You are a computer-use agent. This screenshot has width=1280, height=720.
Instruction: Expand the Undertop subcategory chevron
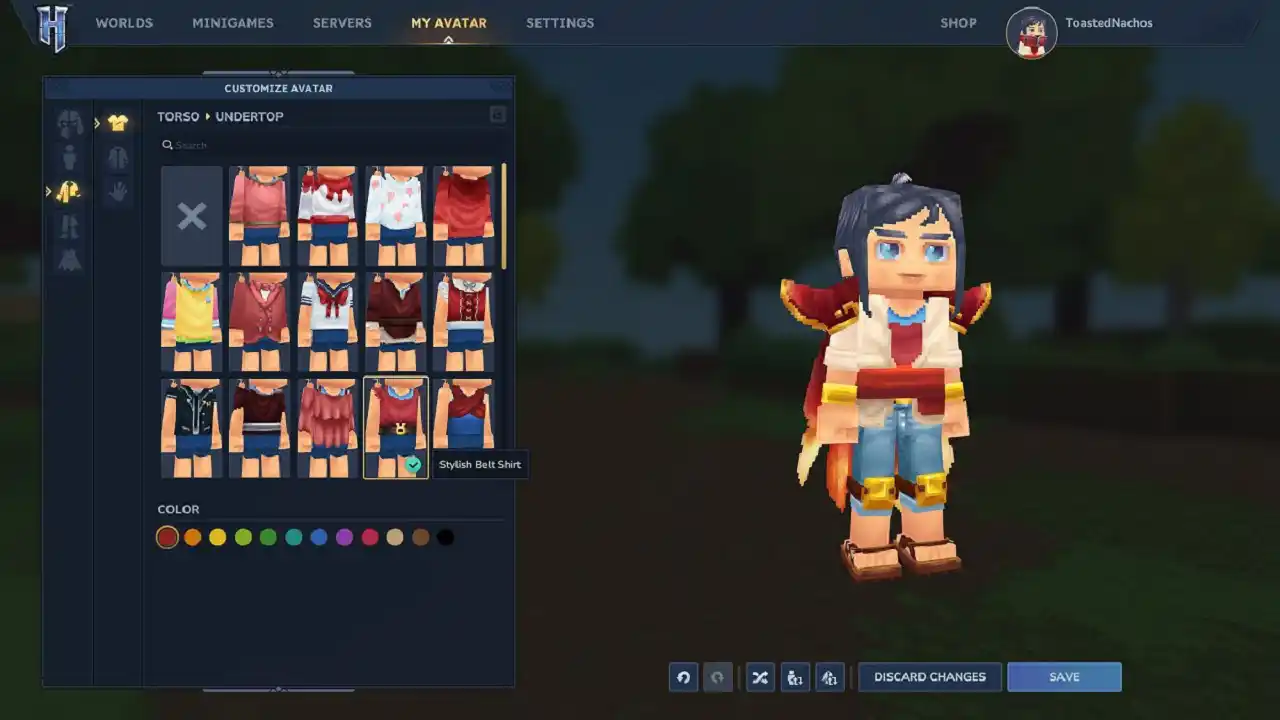click(96, 122)
